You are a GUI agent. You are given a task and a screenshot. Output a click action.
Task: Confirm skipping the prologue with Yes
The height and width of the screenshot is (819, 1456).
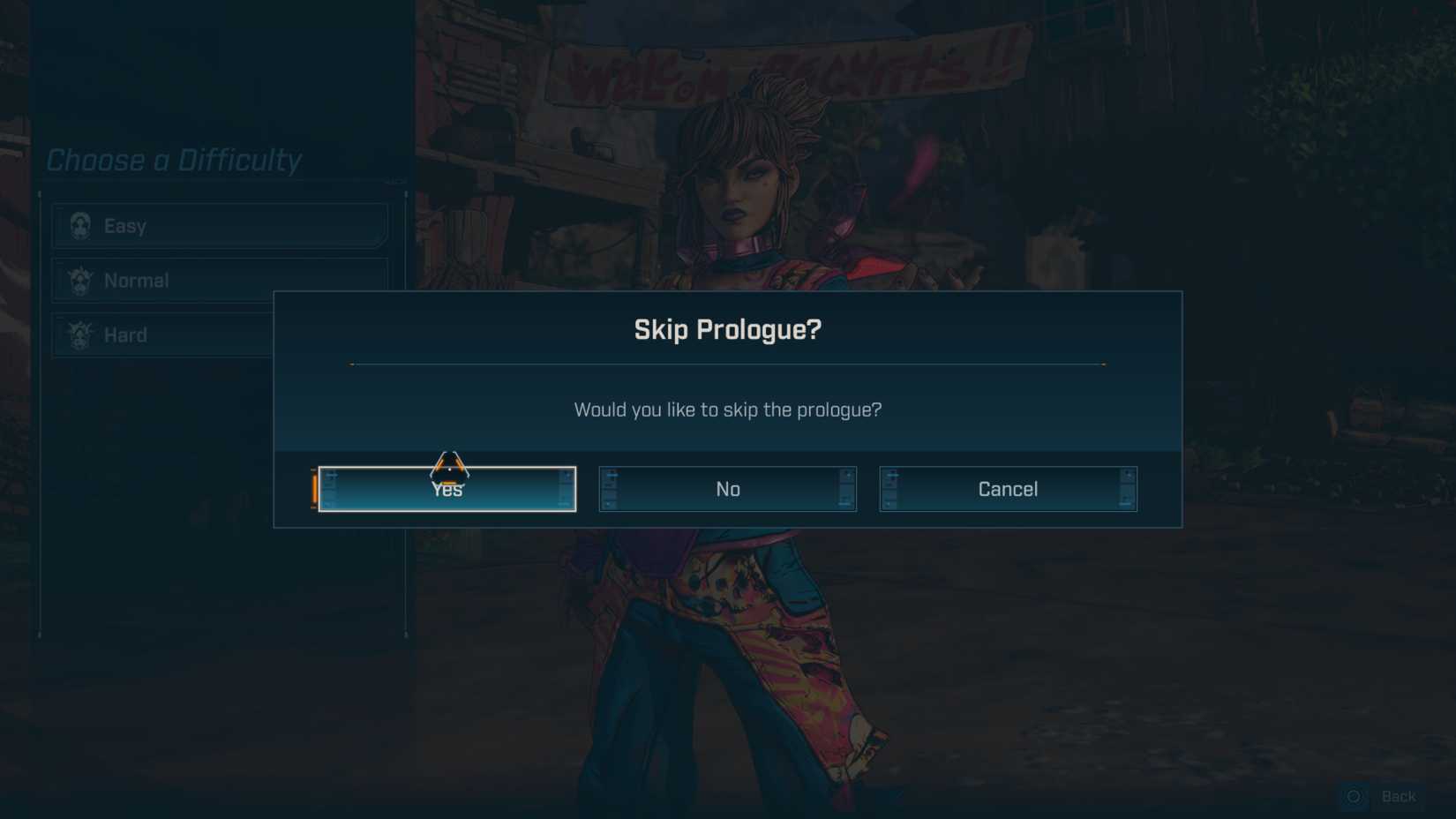[447, 489]
